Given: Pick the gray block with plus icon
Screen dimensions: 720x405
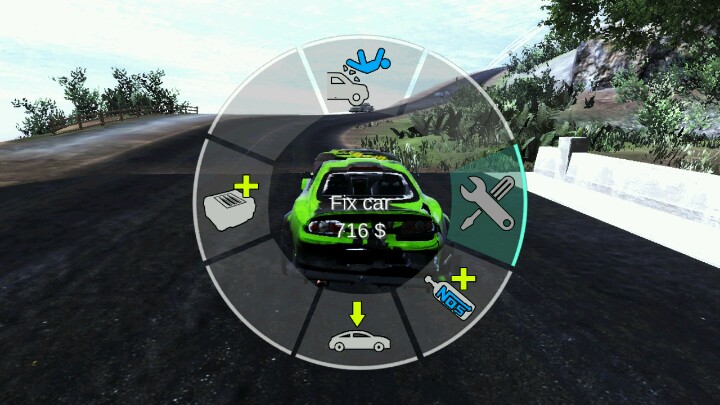Looking at the screenshot, I should pyautogui.click(x=231, y=205).
